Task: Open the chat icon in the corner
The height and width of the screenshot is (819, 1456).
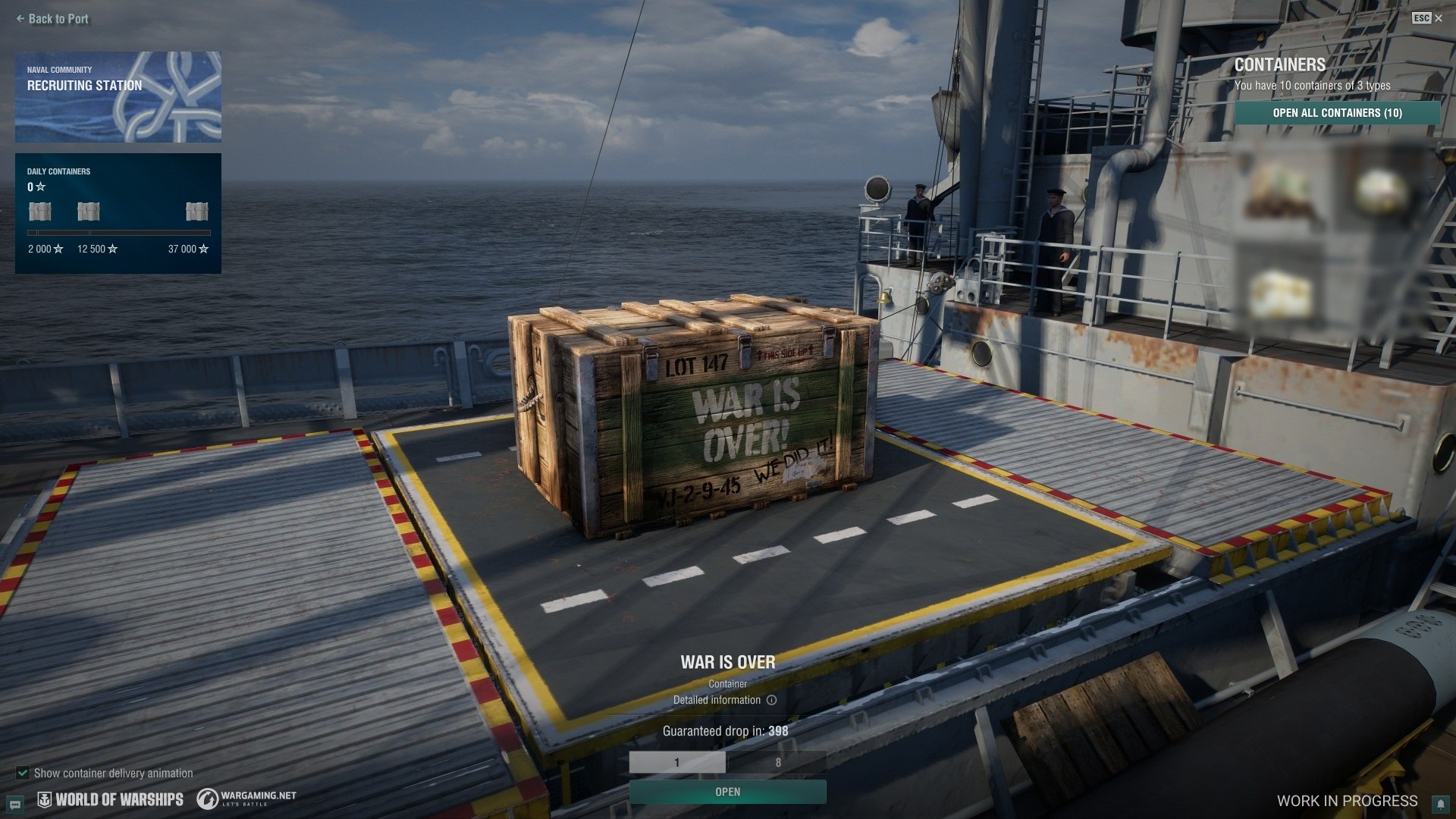Action: [x=15, y=804]
